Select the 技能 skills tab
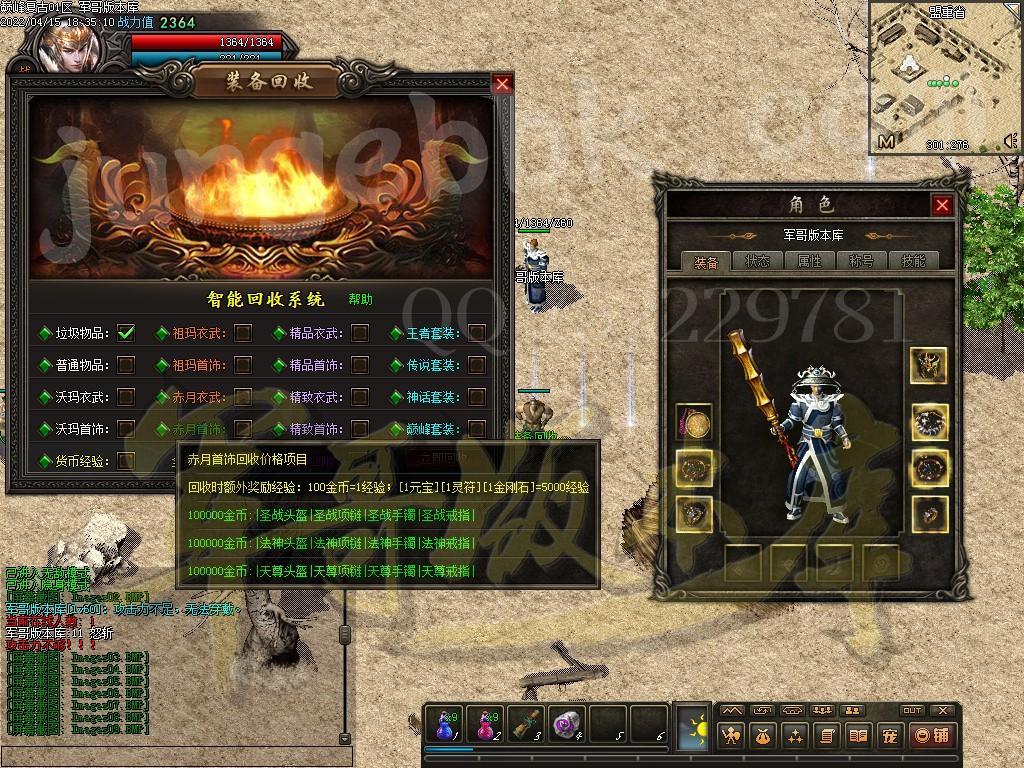This screenshot has height=768, width=1024. coord(913,261)
